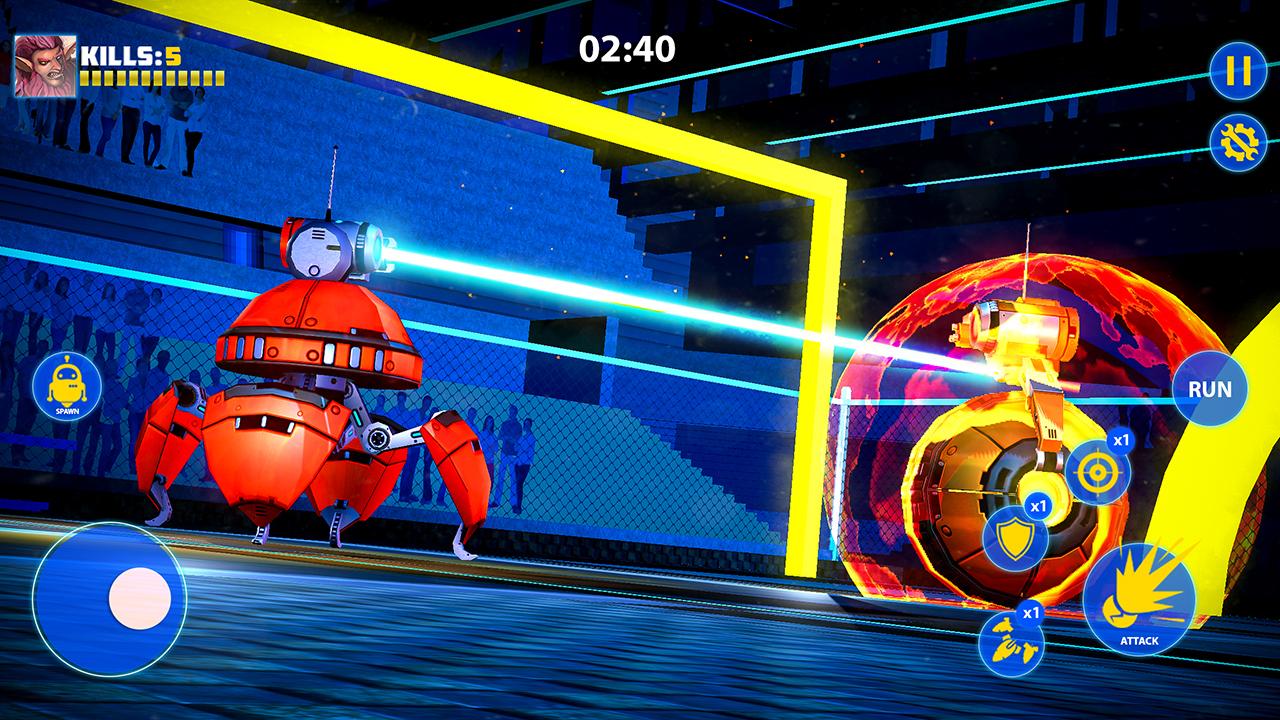Activate the crosshair target ability

(x=1097, y=470)
